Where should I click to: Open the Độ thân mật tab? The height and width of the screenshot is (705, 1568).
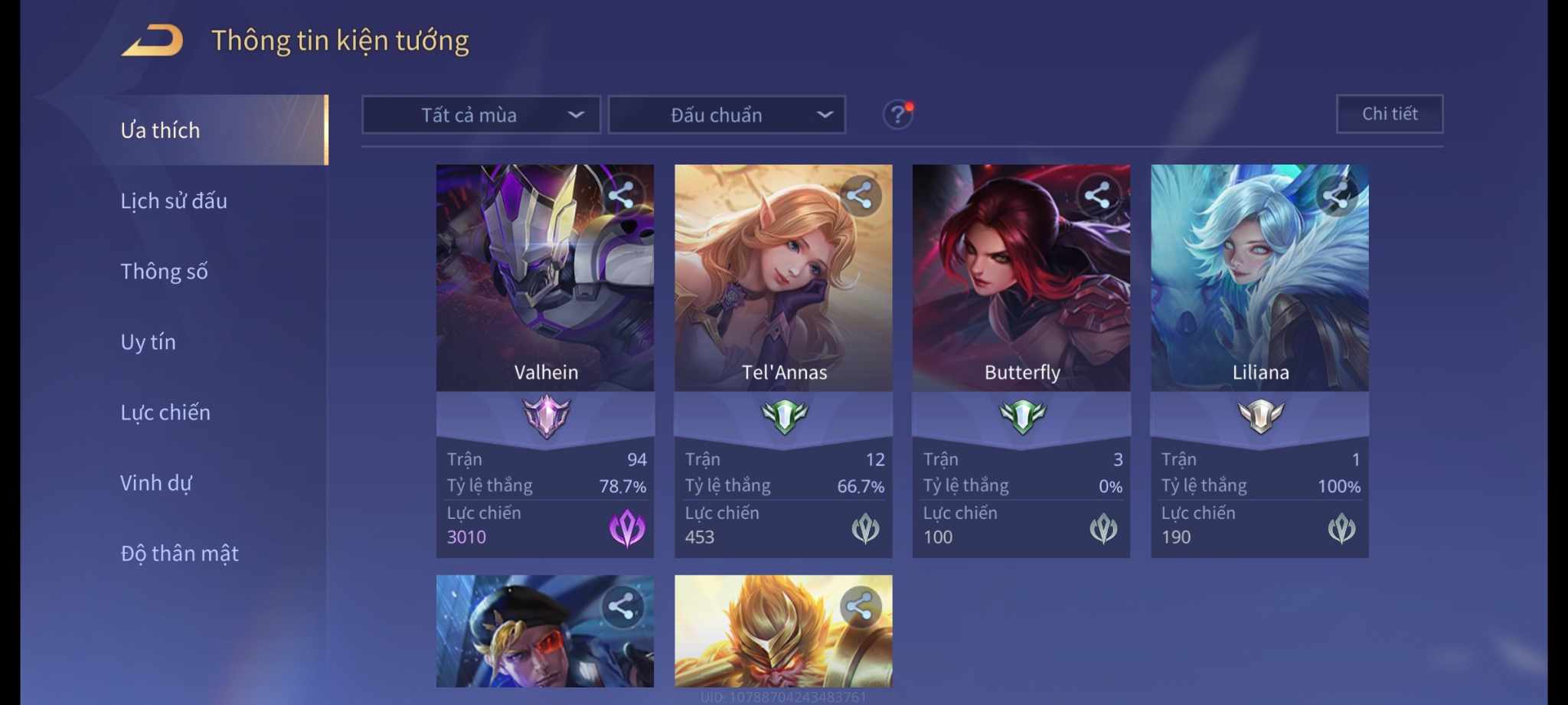point(179,553)
